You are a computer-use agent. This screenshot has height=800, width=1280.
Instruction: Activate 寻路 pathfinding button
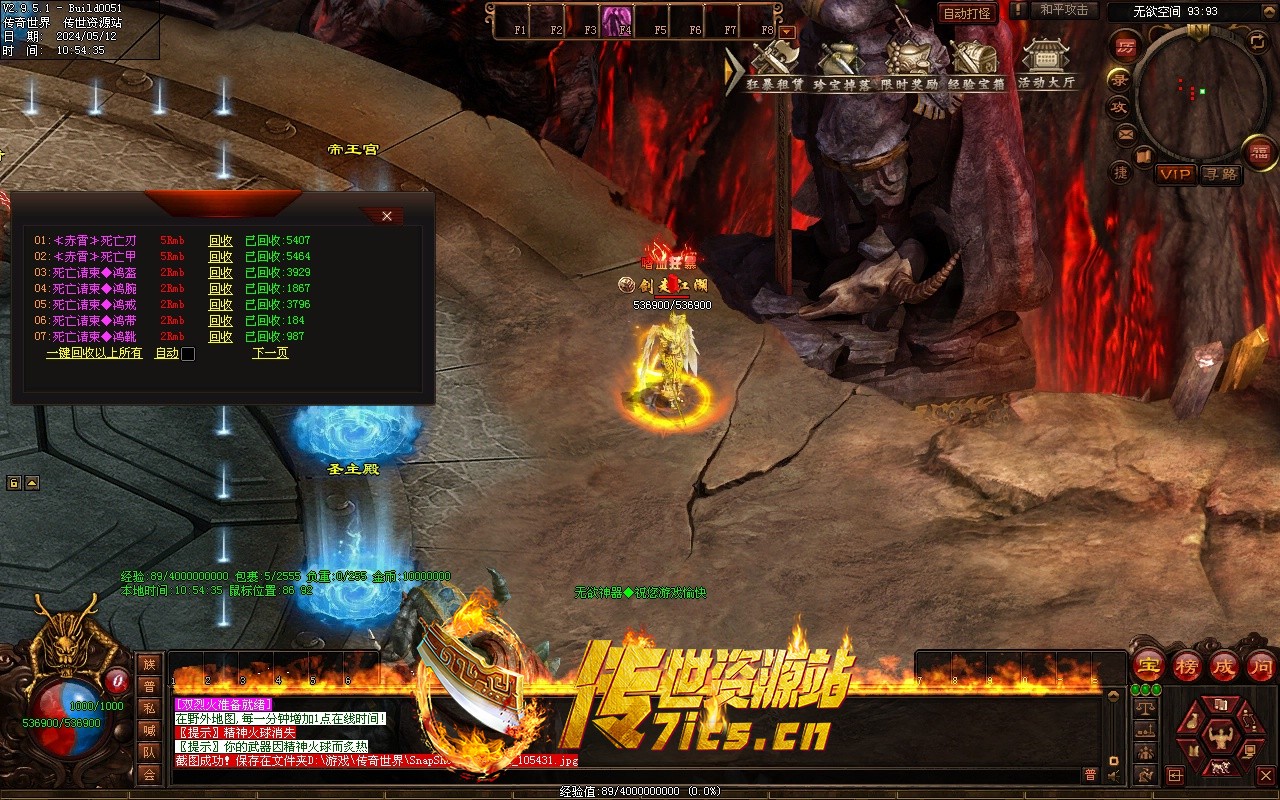coord(1220,174)
